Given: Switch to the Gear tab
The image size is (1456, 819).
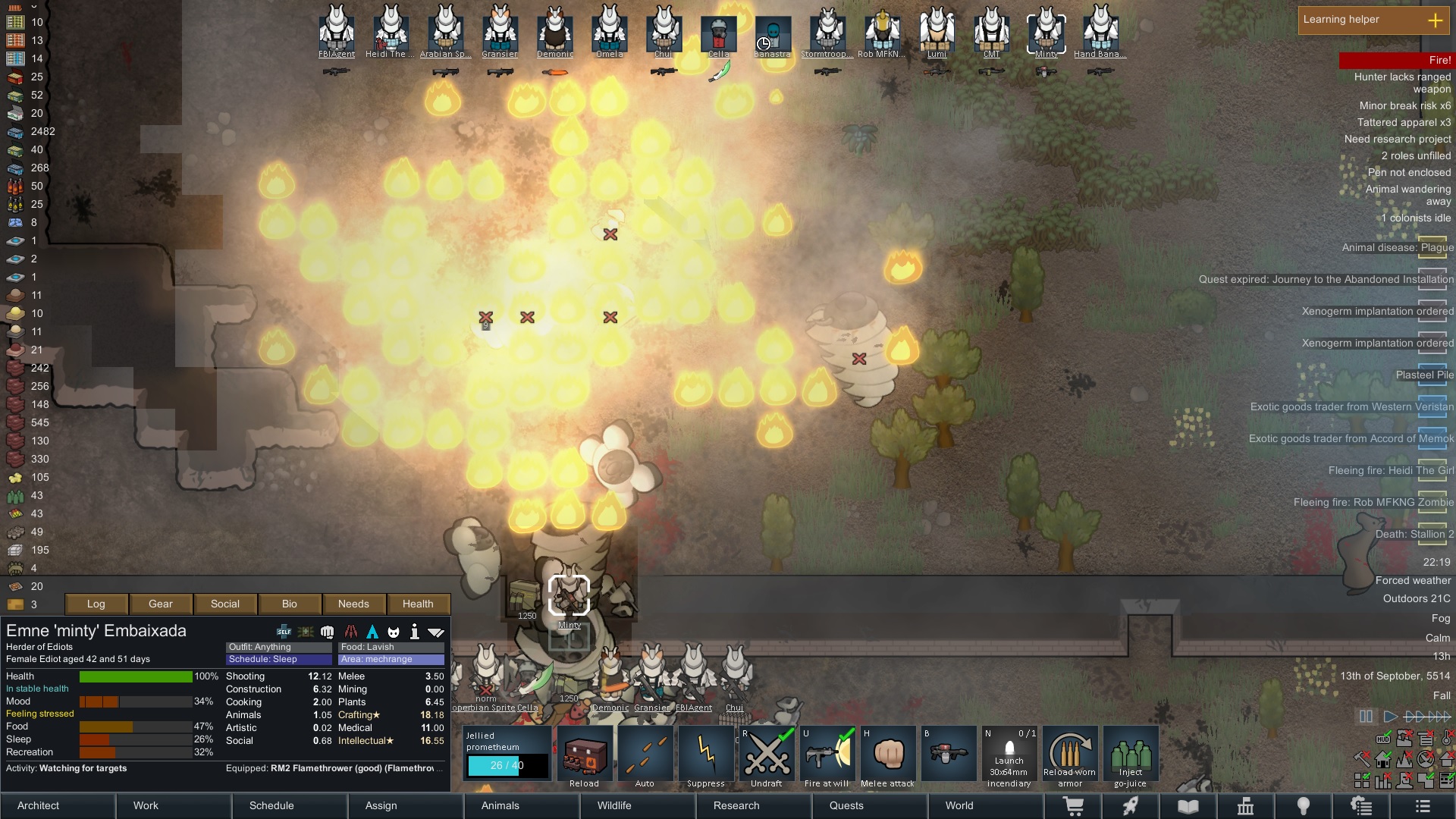Looking at the screenshot, I should click(x=161, y=604).
